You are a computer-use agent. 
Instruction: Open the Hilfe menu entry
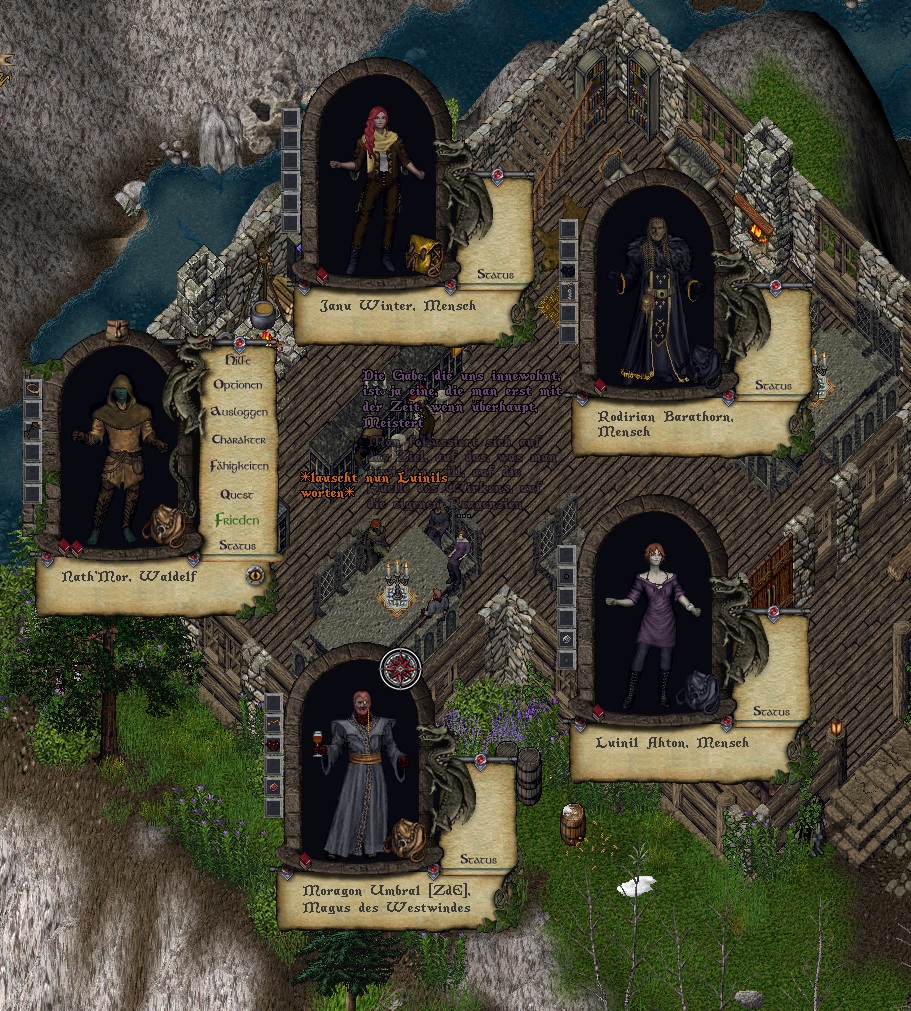tap(238, 360)
